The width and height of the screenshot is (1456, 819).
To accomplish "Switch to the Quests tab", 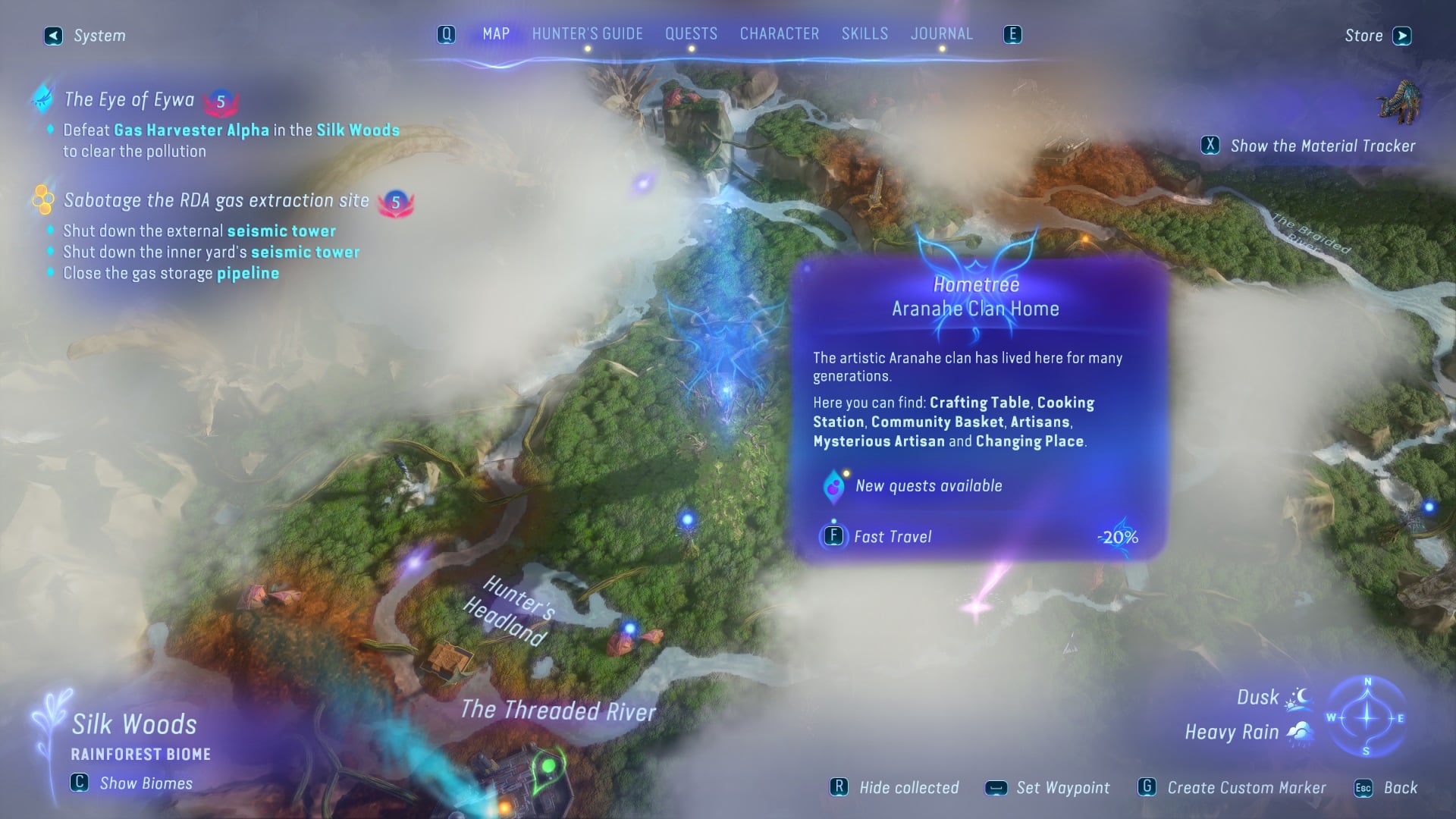I will pos(690,33).
